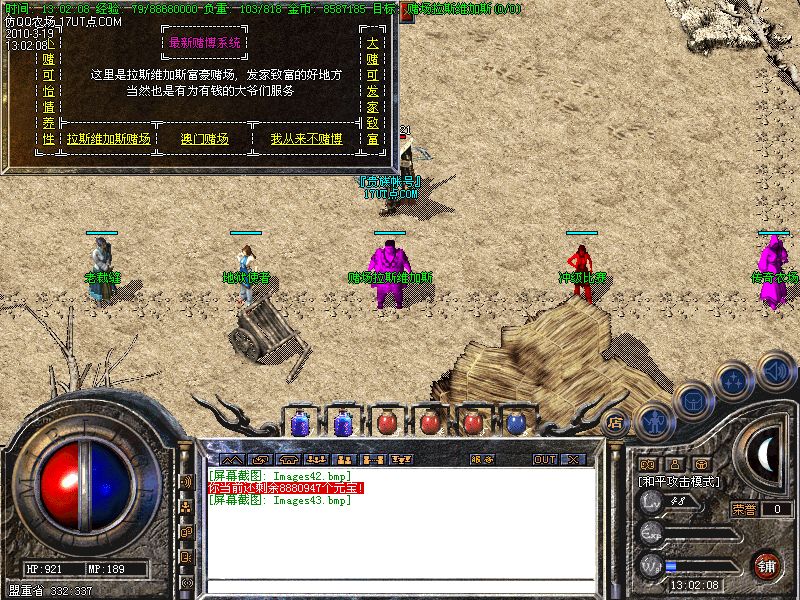Image resolution: width=800 pixels, height=600 pixels.
Task: Open the skills round button with stars
Action: click(733, 379)
